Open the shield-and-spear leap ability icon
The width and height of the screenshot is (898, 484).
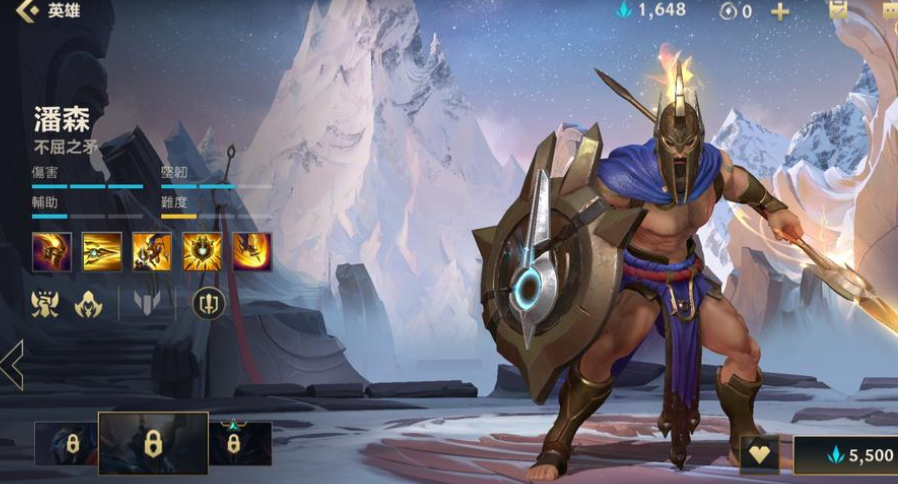pos(152,251)
